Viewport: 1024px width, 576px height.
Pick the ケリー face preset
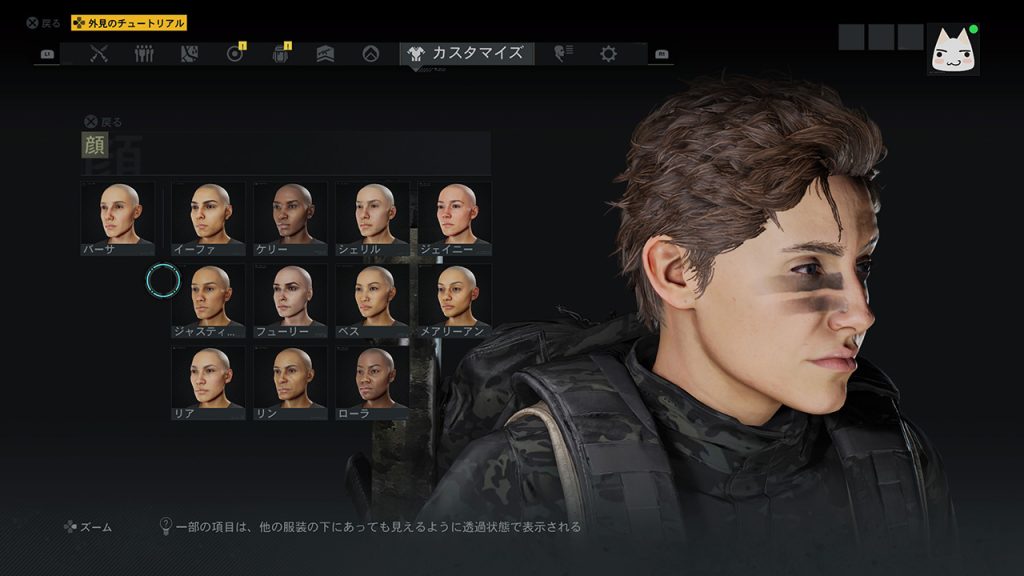[290, 217]
